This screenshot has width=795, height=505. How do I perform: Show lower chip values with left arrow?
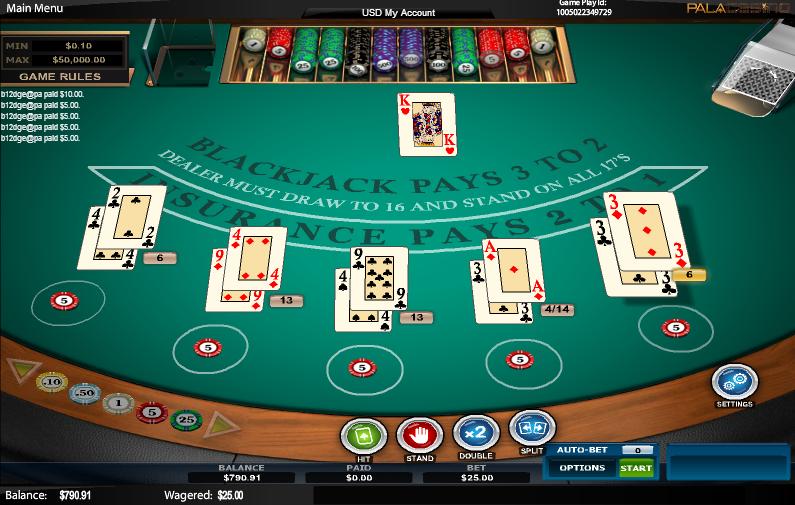point(18,370)
